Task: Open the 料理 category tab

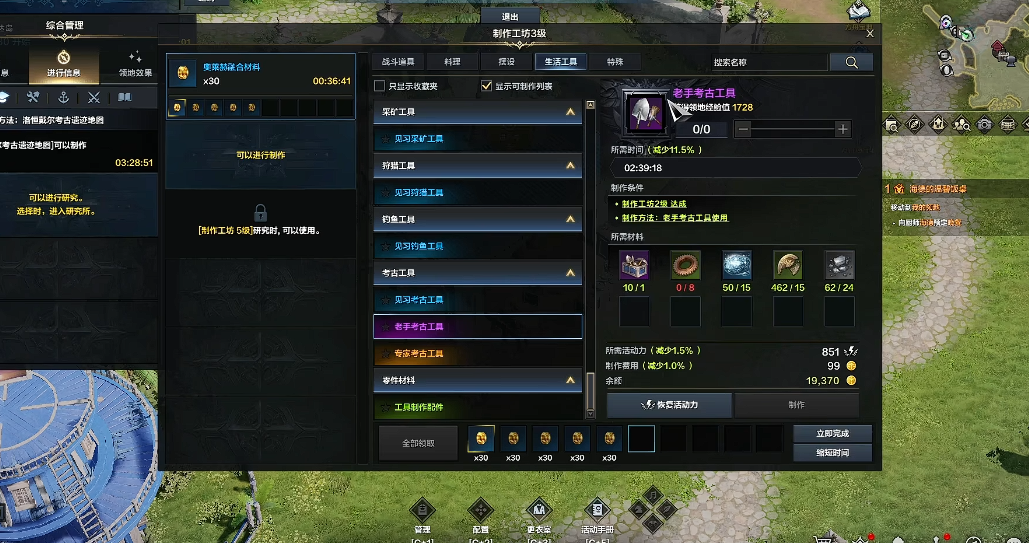Action: click(453, 62)
